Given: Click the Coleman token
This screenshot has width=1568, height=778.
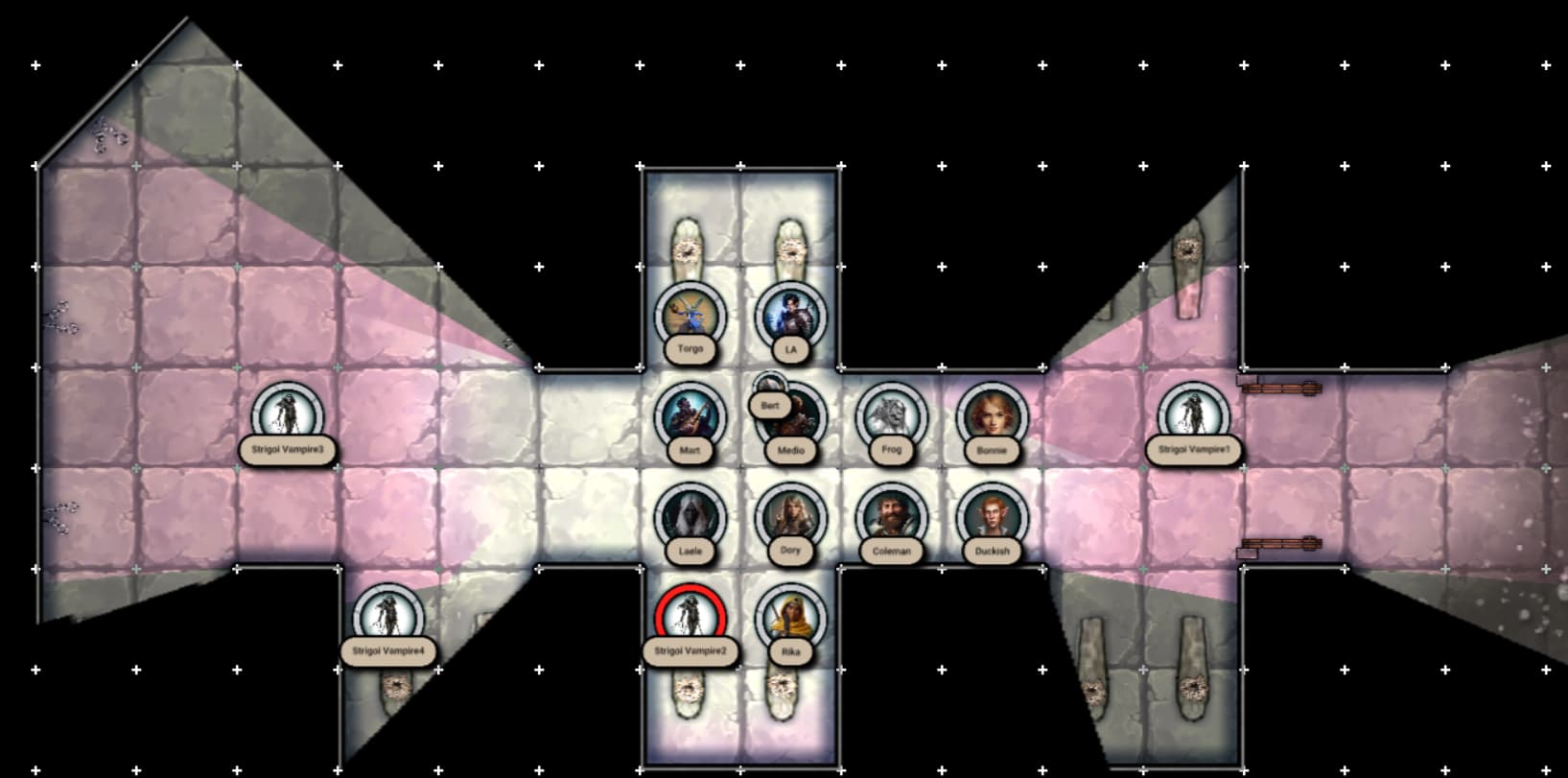Looking at the screenshot, I should [x=892, y=516].
